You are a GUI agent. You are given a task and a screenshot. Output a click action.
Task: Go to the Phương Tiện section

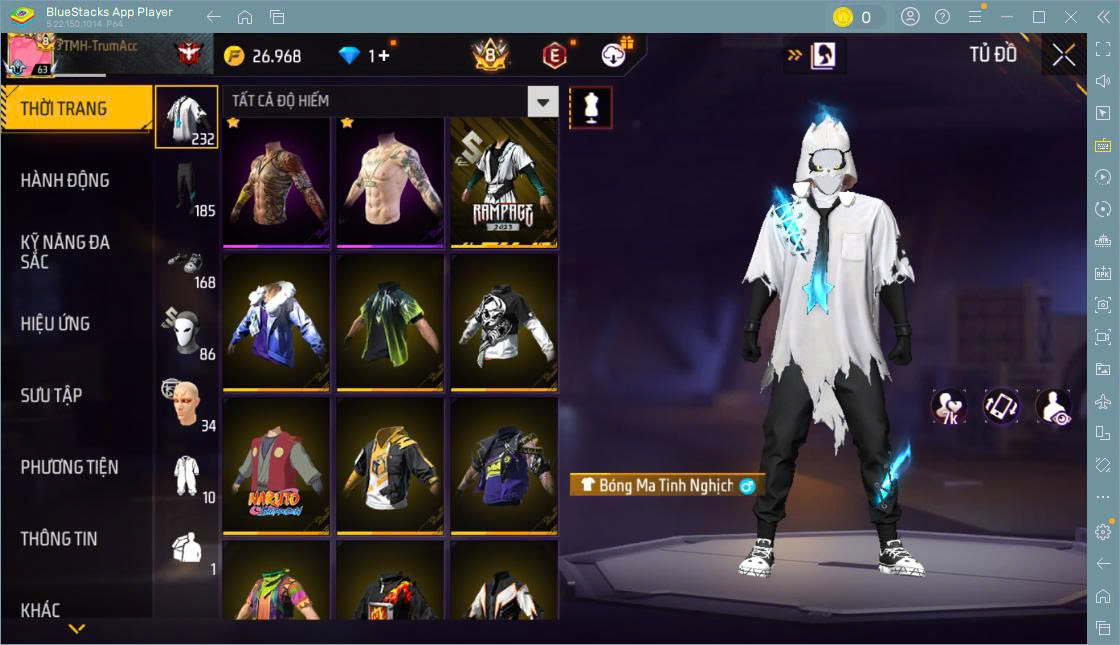pyautogui.click(x=69, y=467)
